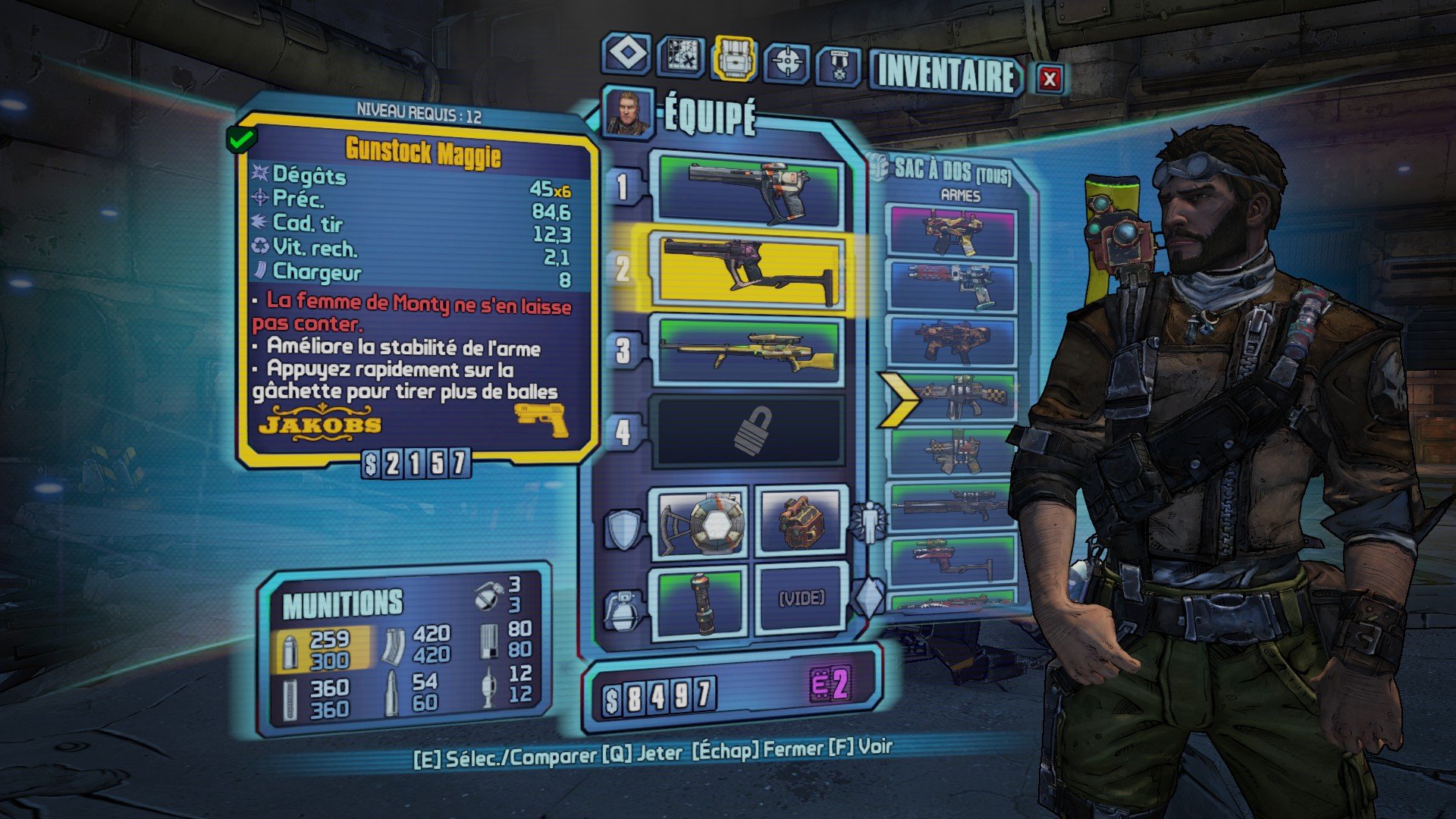Close the inventory with the red X
The image size is (1456, 819).
coord(1050,78)
